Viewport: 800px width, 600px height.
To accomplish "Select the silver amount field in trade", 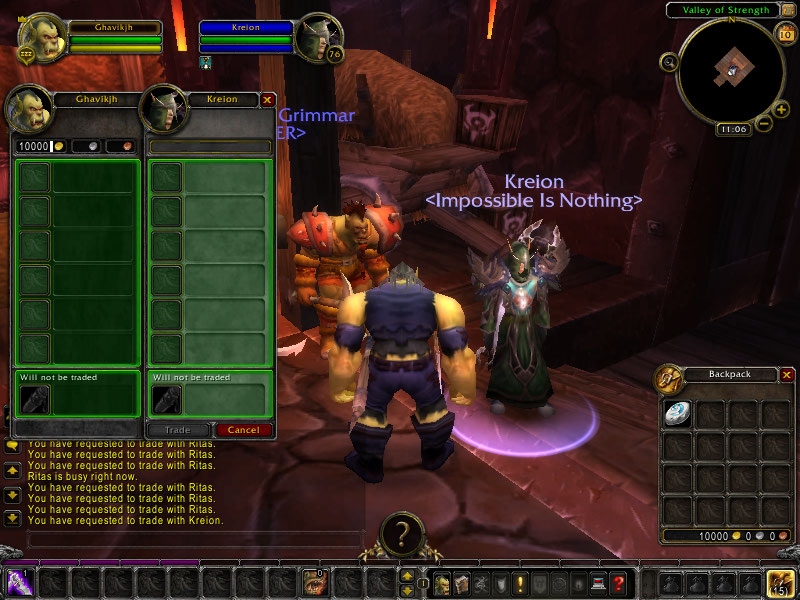I will (85, 146).
